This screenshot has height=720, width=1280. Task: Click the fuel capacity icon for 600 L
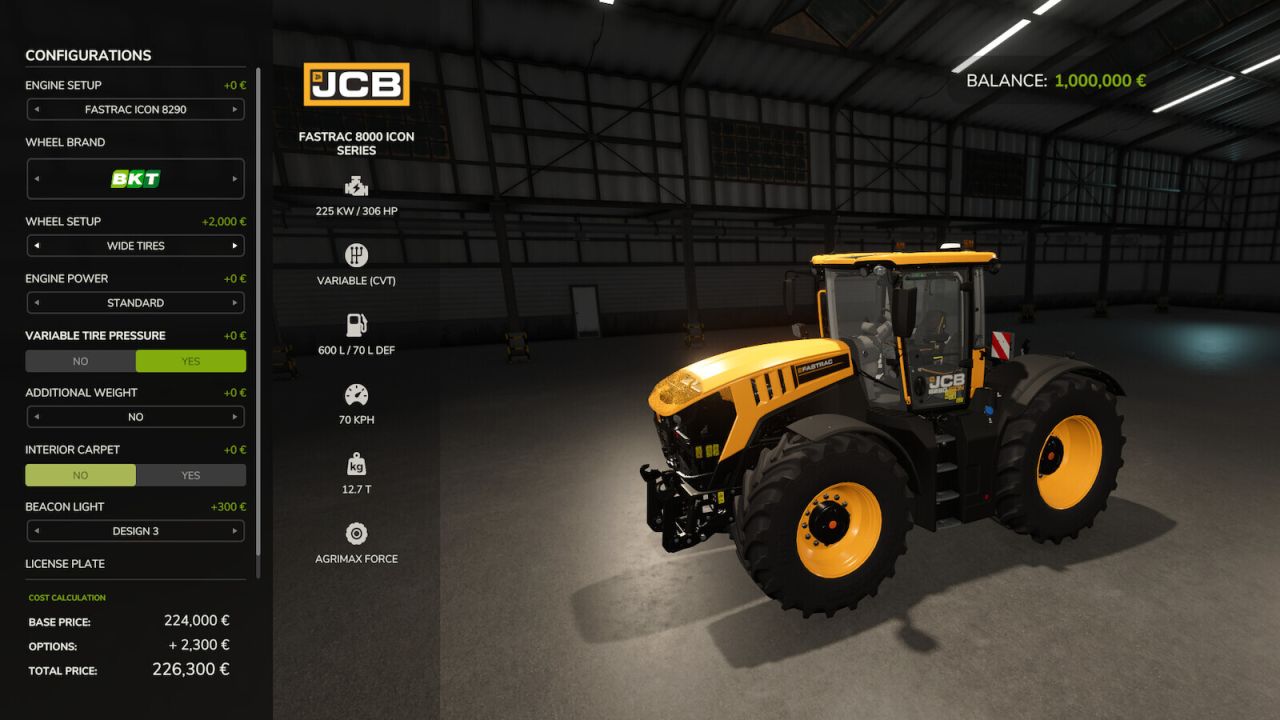coord(356,325)
